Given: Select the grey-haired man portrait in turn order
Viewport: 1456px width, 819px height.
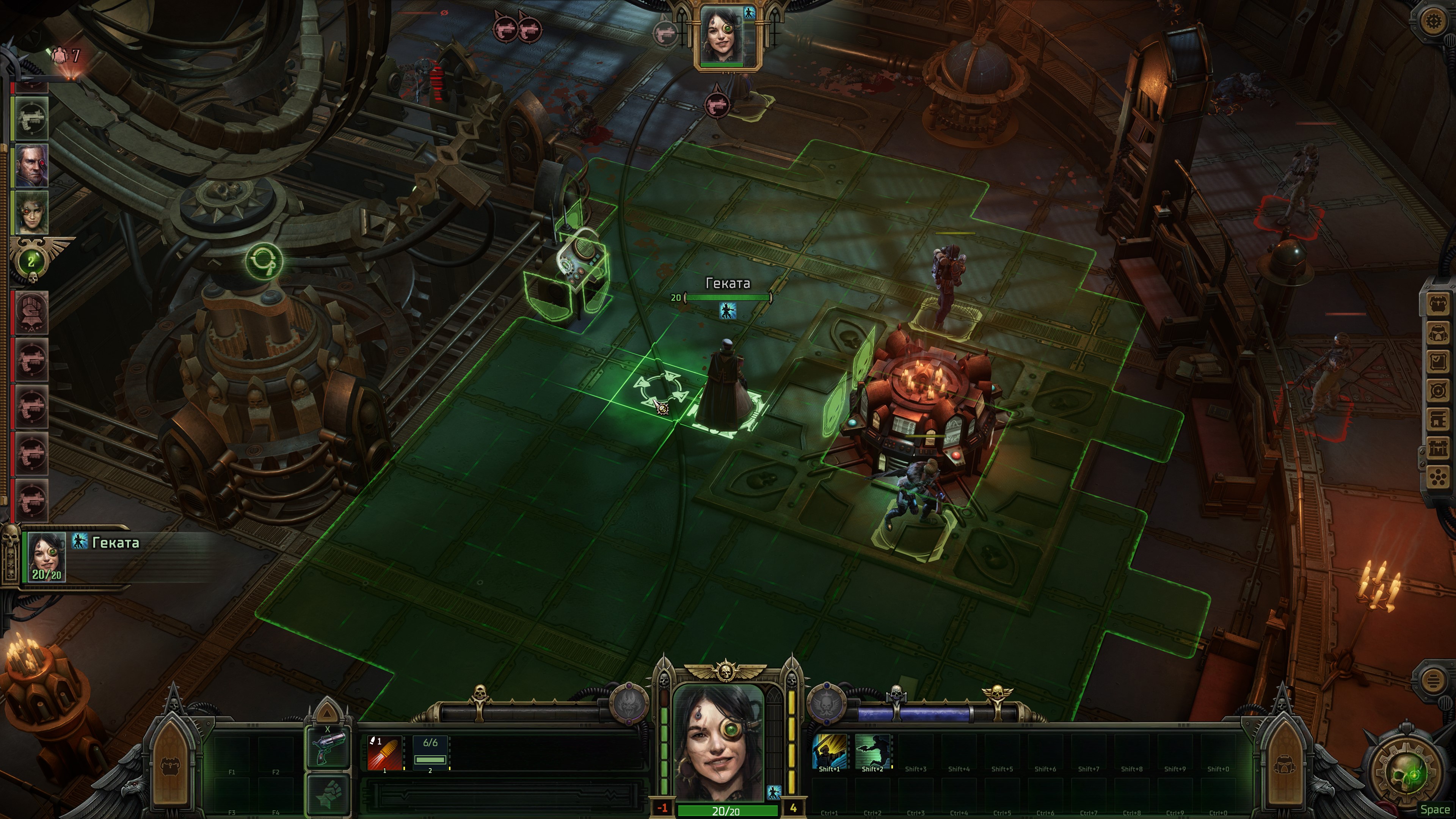Looking at the screenshot, I should coord(31,165).
